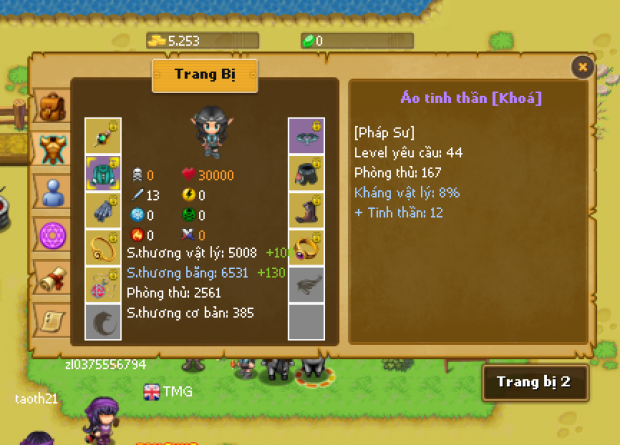
Task: Select the armor equipment tab
Action: (x=52, y=148)
